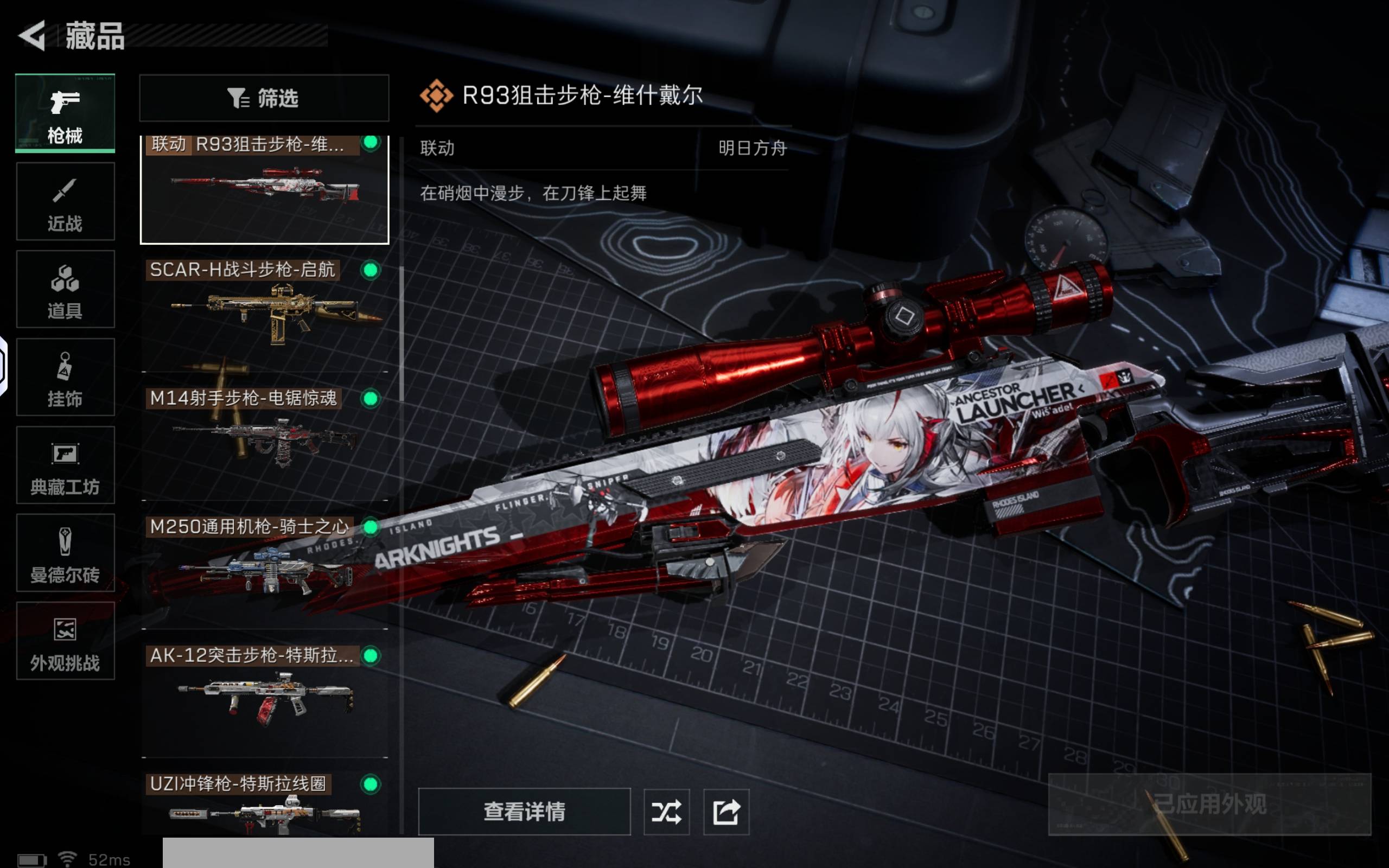
Task: Switch to the 枪械 weapons tab
Action: 65,113
